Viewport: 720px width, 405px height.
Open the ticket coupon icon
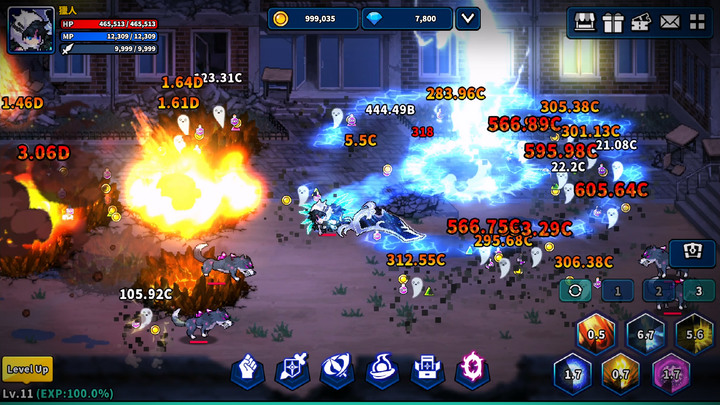641,21
